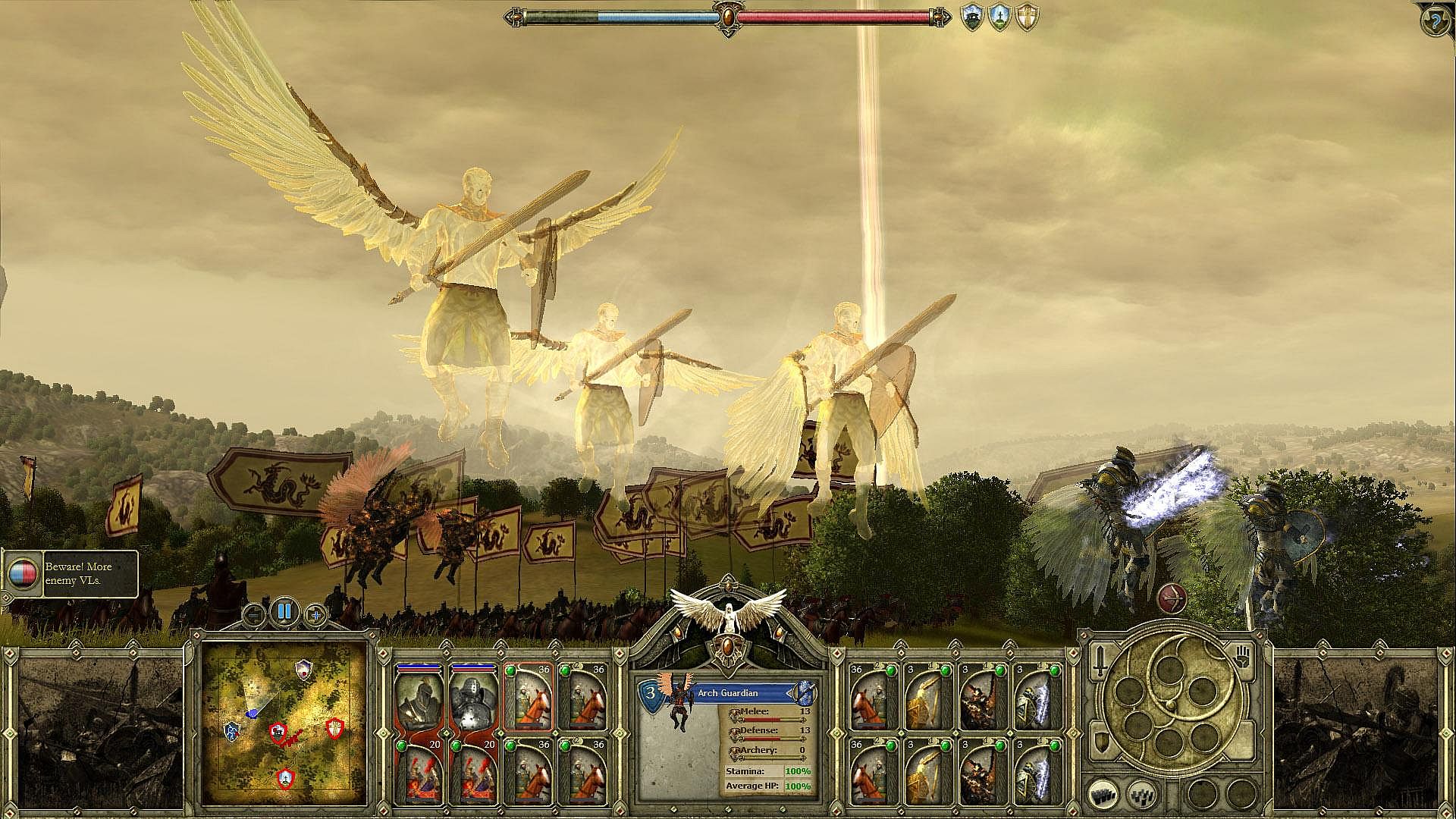This screenshot has height=819, width=1456.
Task: Select the highlighted 36-strong cavalry unit card
Action: 527,698
